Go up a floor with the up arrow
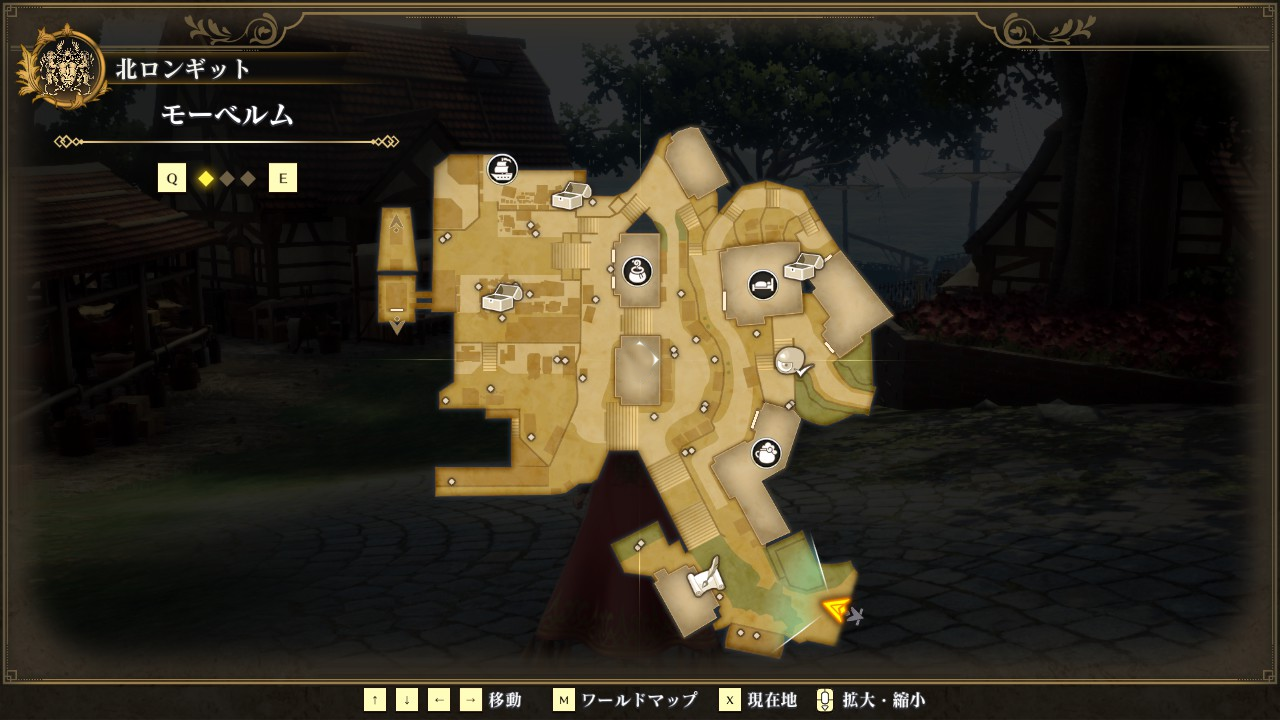 point(397,221)
